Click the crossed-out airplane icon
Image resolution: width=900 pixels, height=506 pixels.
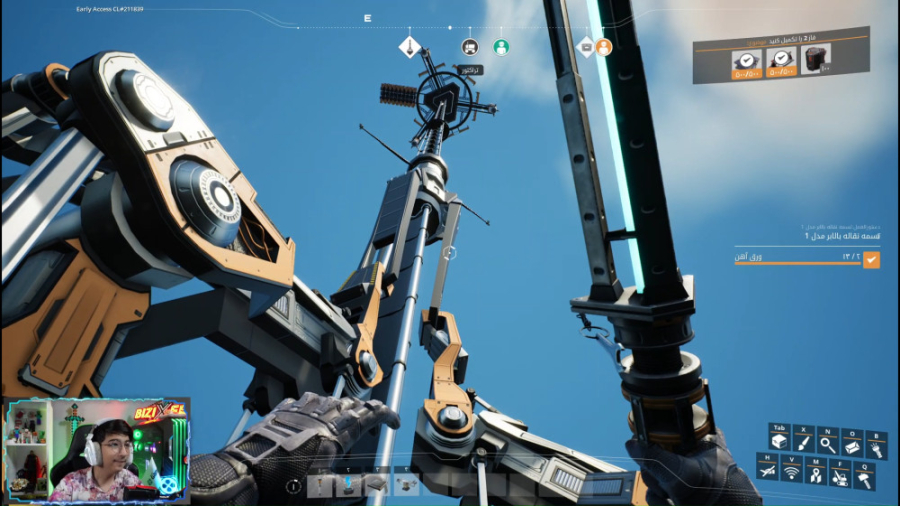tap(767, 470)
